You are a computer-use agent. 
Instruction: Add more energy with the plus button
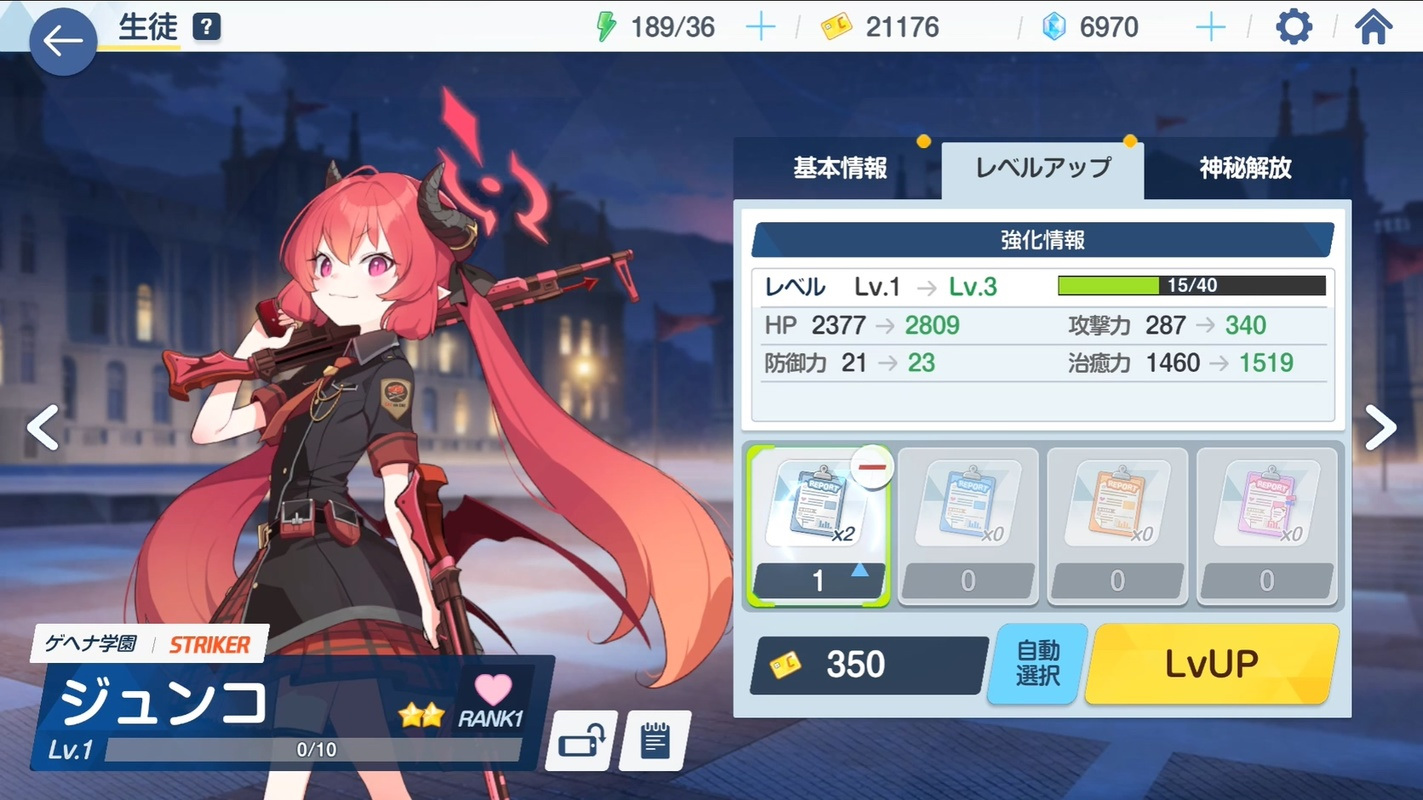pyautogui.click(x=760, y=27)
